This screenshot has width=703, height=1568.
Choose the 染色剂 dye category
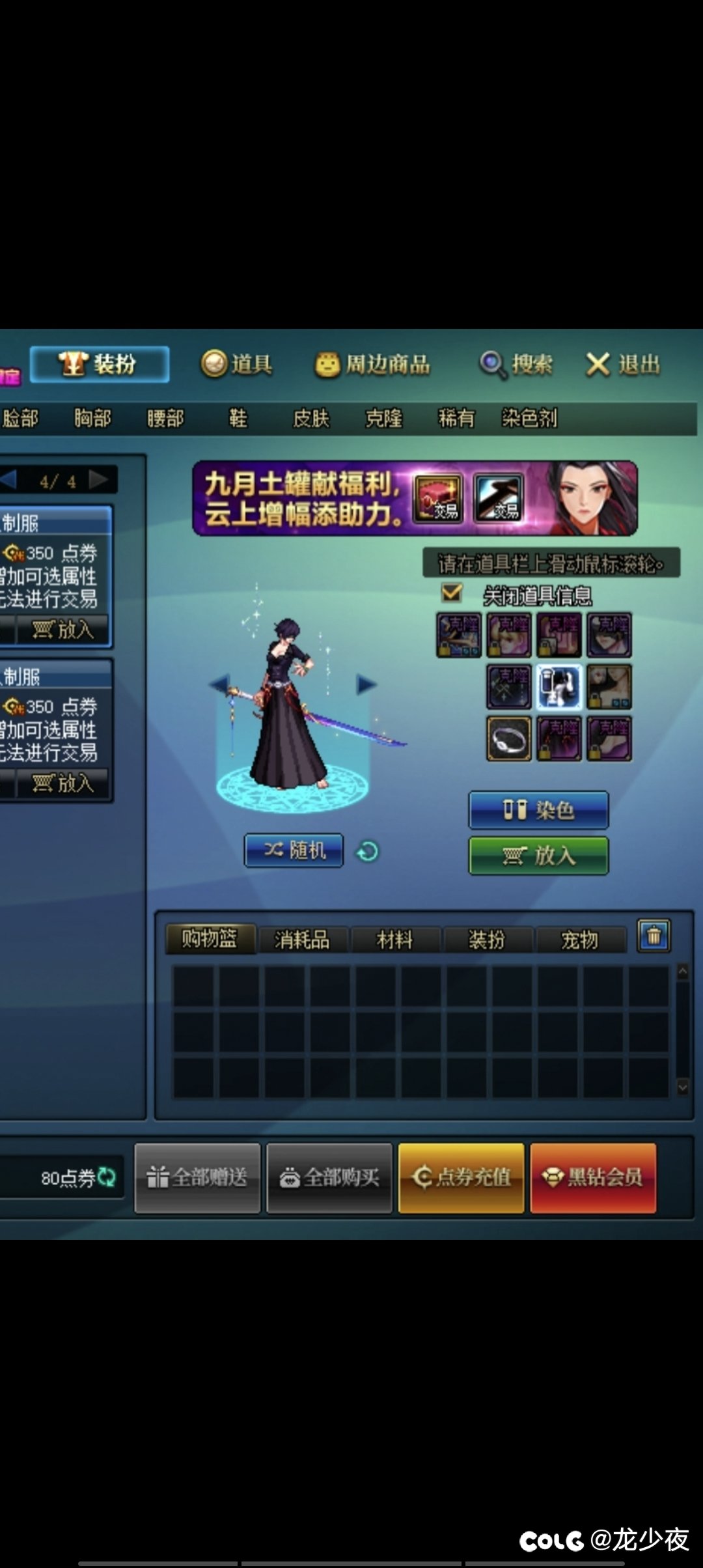click(x=529, y=418)
